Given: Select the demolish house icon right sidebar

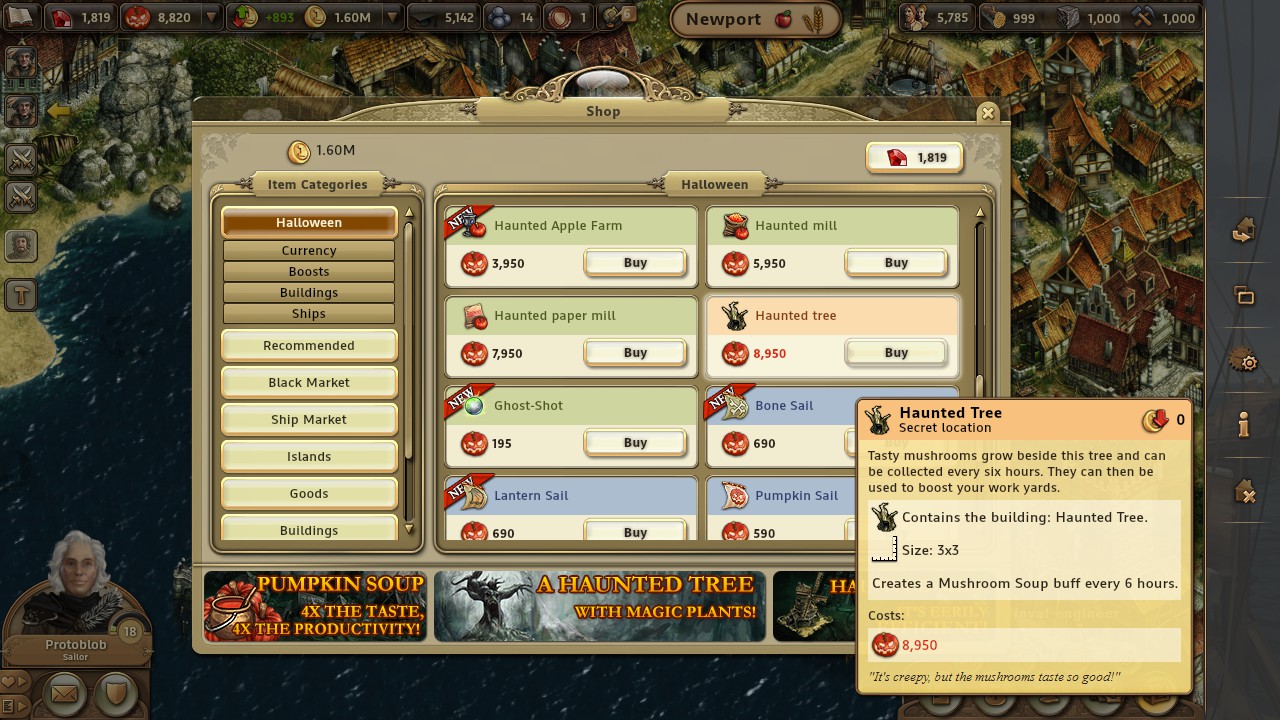Looking at the screenshot, I should tap(1244, 489).
